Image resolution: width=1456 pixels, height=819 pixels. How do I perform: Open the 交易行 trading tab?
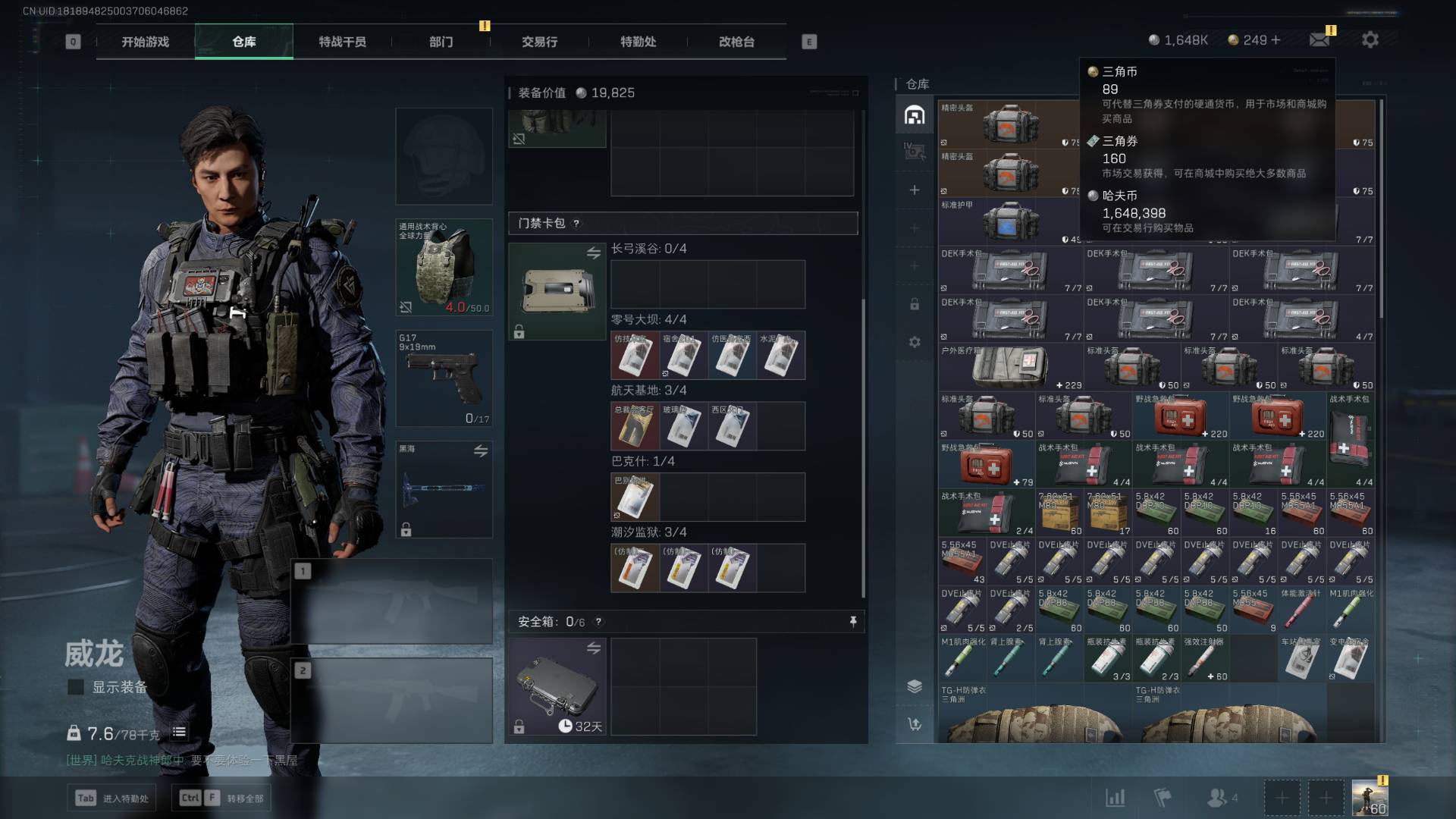click(539, 42)
